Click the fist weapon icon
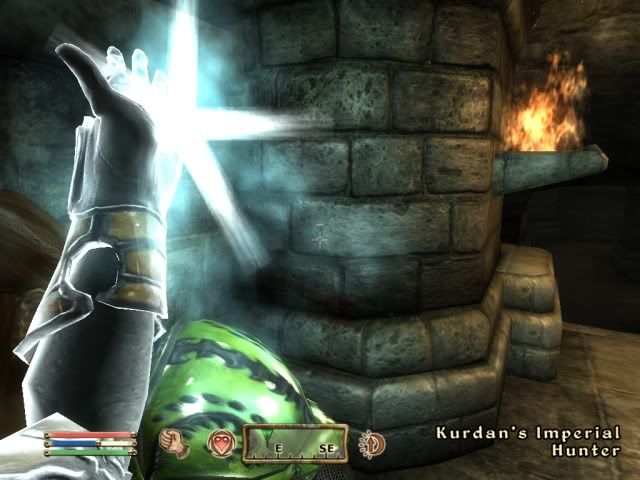640x480 pixels. coord(181,441)
